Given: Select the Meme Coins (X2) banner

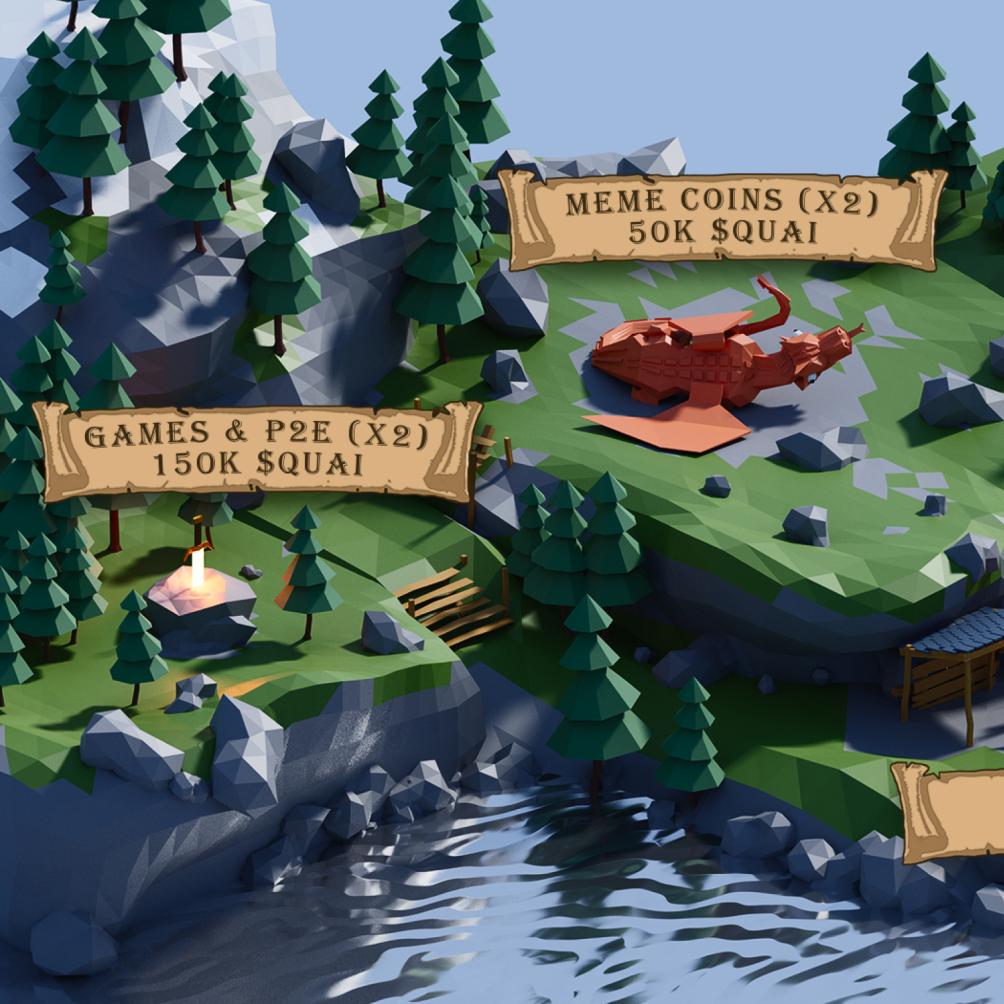Looking at the screenshot, I should [721, 218].
